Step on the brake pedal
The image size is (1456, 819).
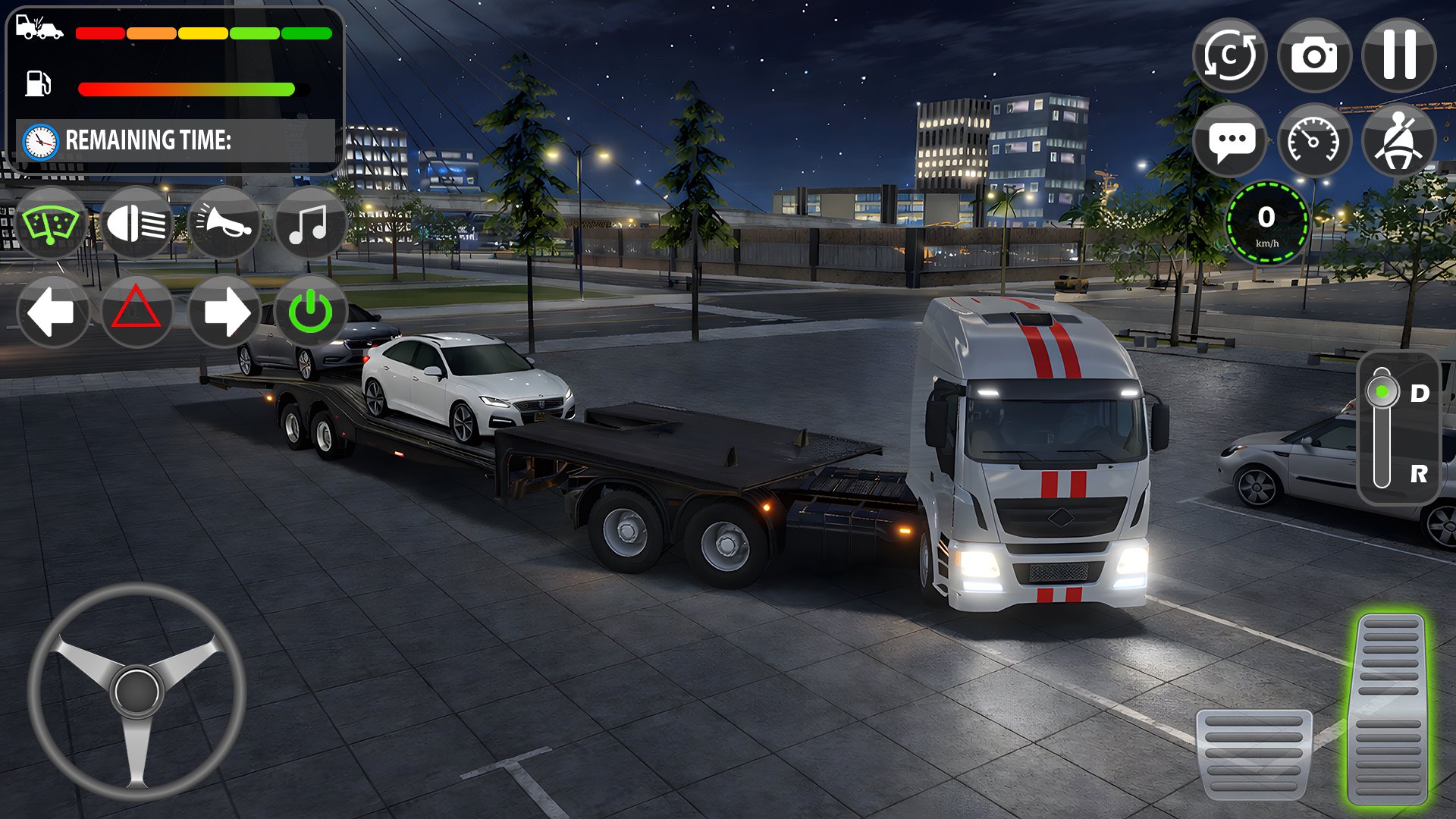pos(1254,753)
